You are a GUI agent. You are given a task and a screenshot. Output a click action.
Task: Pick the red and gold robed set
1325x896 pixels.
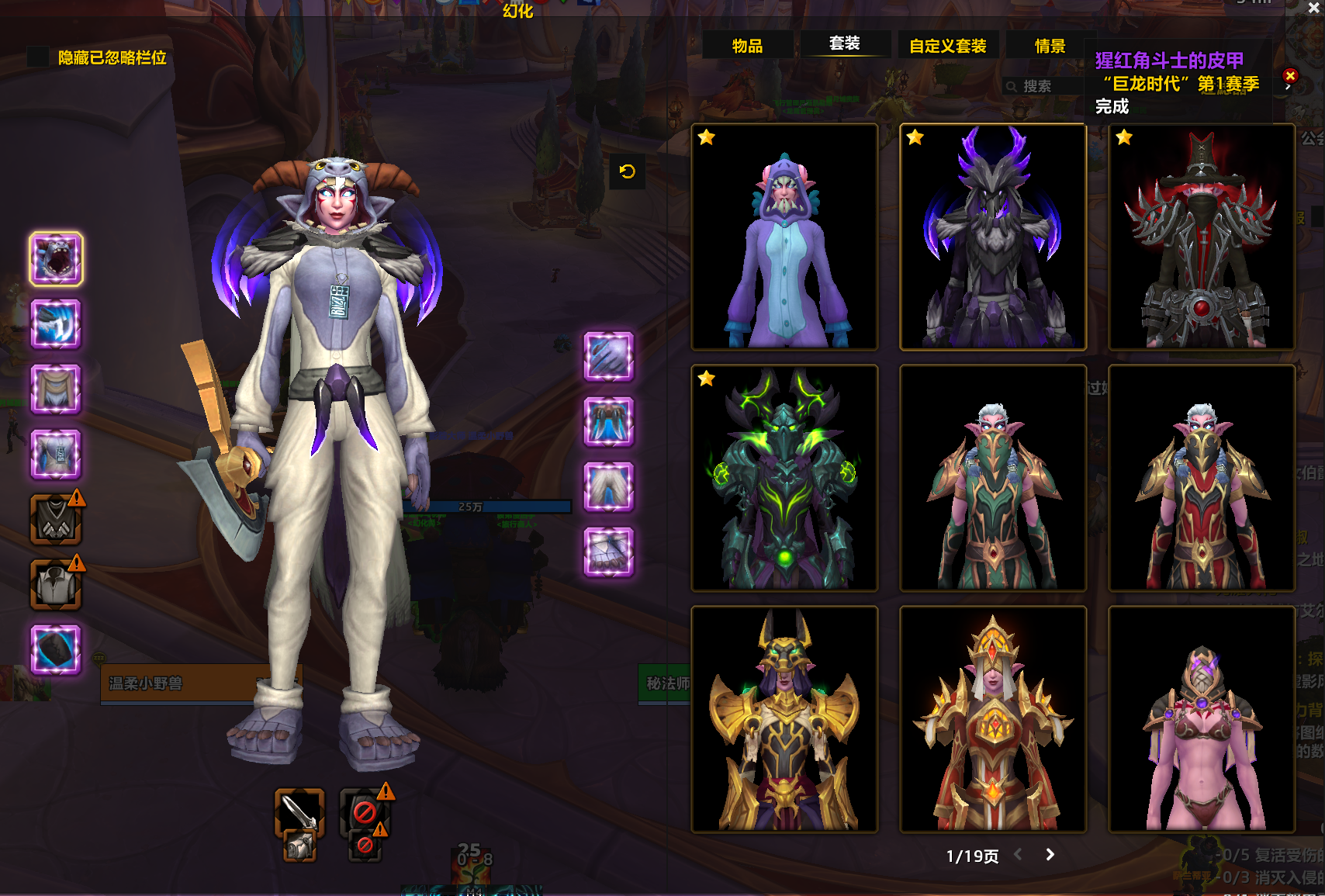[993, 719]
